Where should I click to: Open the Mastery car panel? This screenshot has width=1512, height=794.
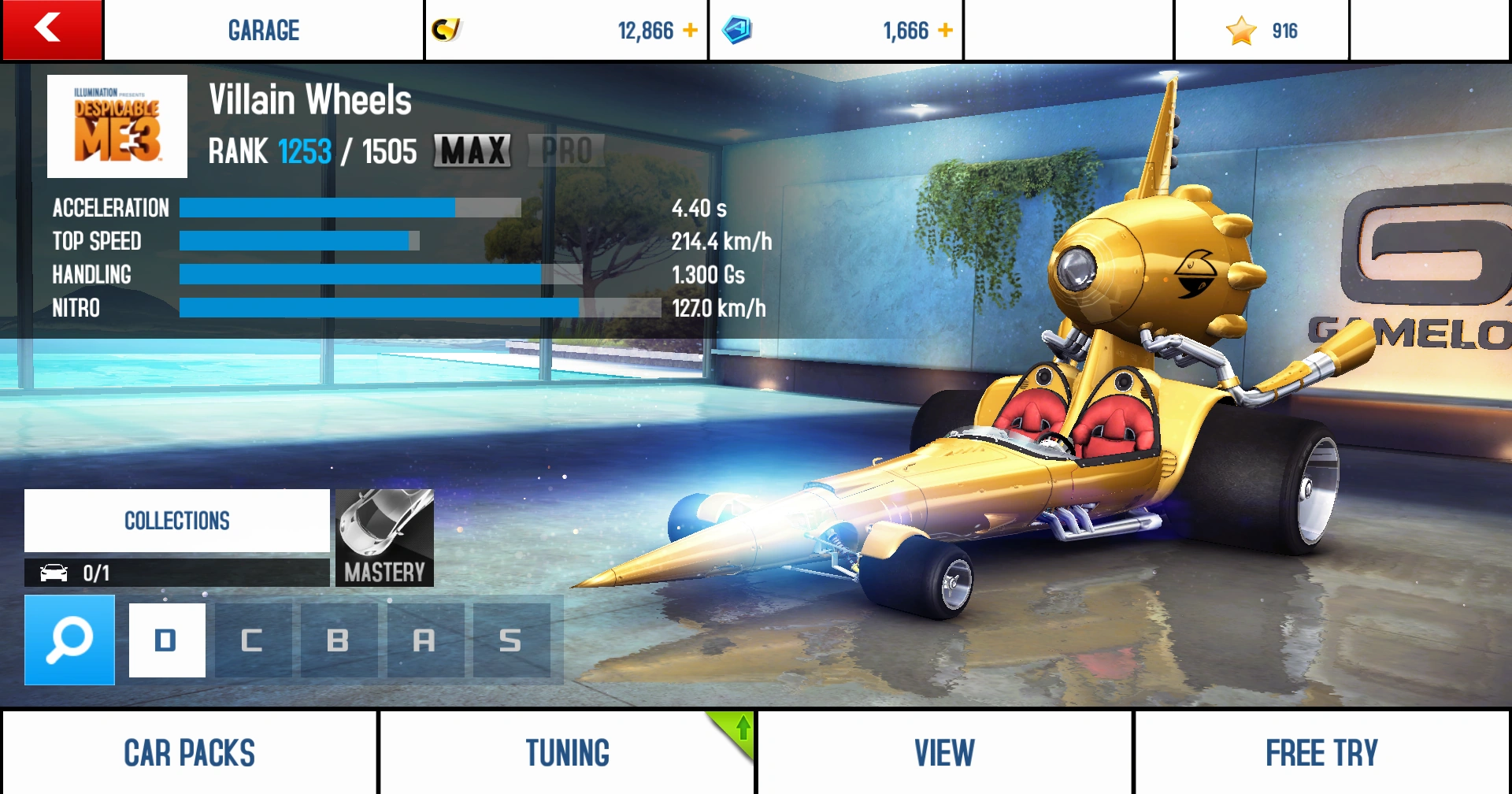[x=384, y=538]
